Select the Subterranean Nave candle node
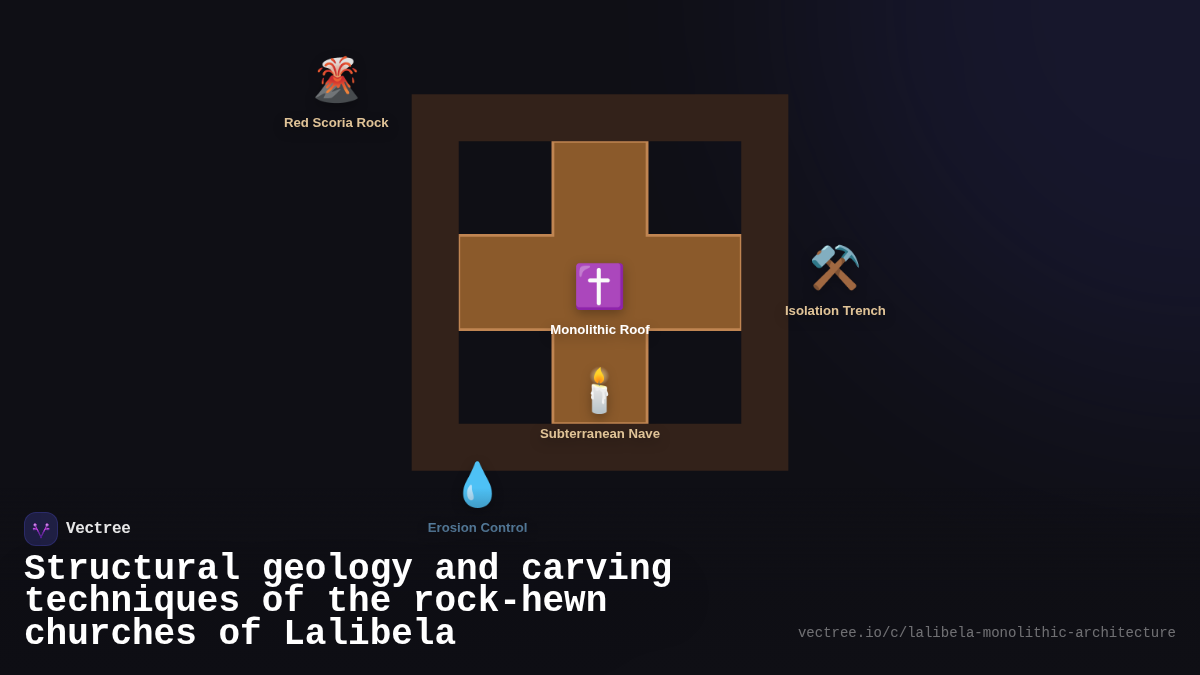Image resolution: width=1200 pixels, height=675 pixels. [x=599, y=391]
